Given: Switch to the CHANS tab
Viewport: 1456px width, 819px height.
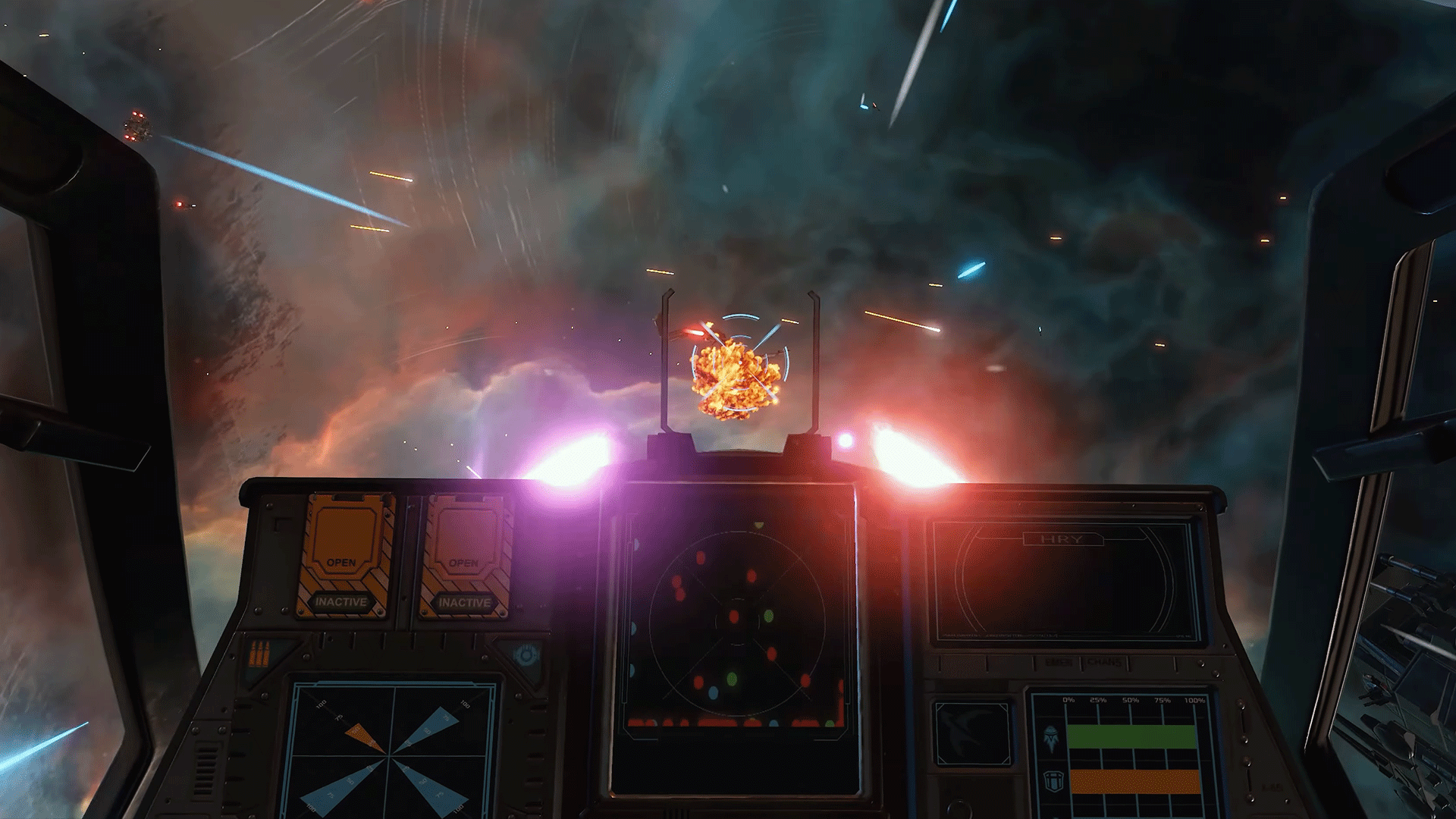Looking at the screenshot, I should pos(1104,661).
